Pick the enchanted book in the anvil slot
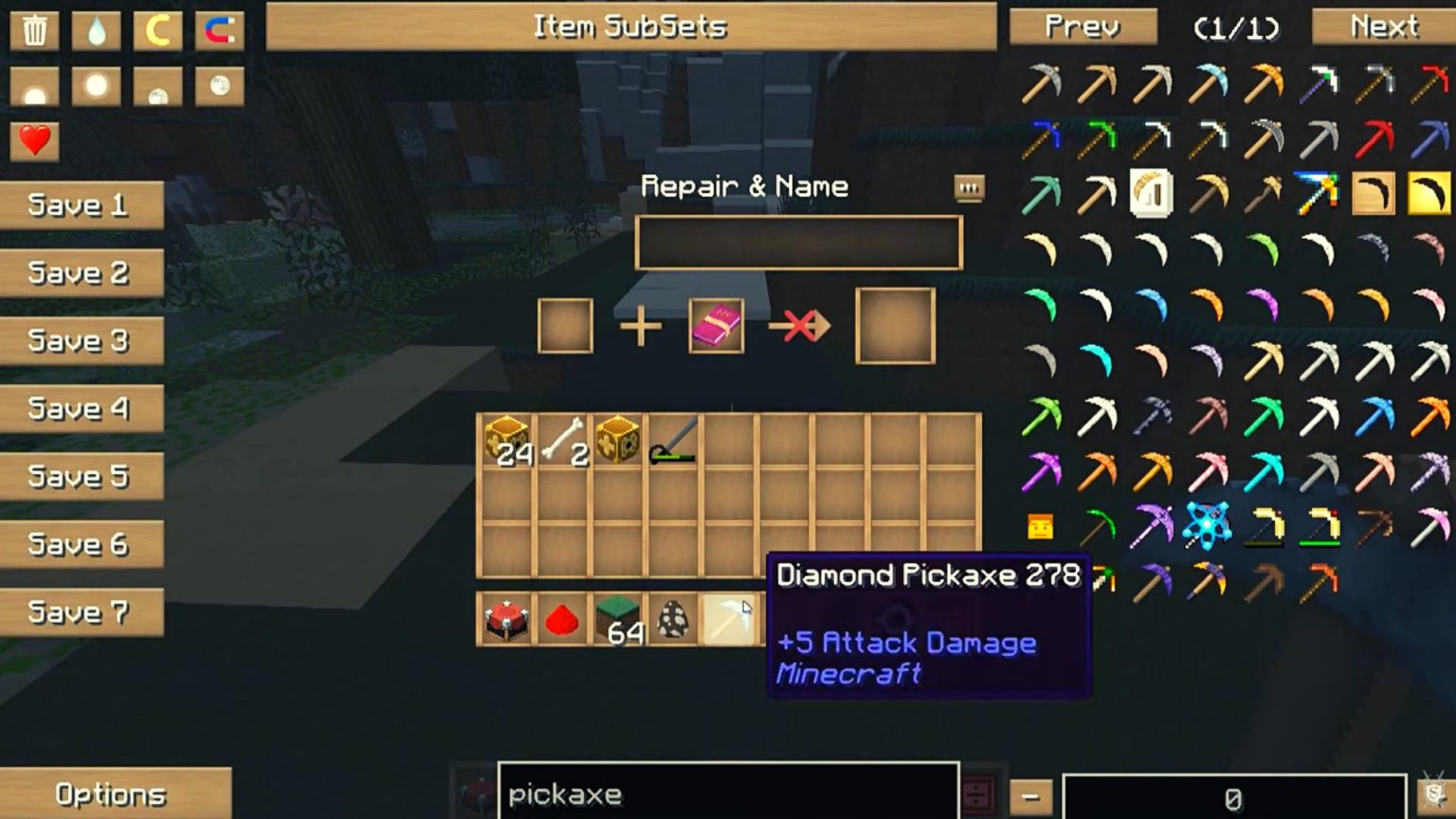1456x819 pixels. (x=716, y=325)
